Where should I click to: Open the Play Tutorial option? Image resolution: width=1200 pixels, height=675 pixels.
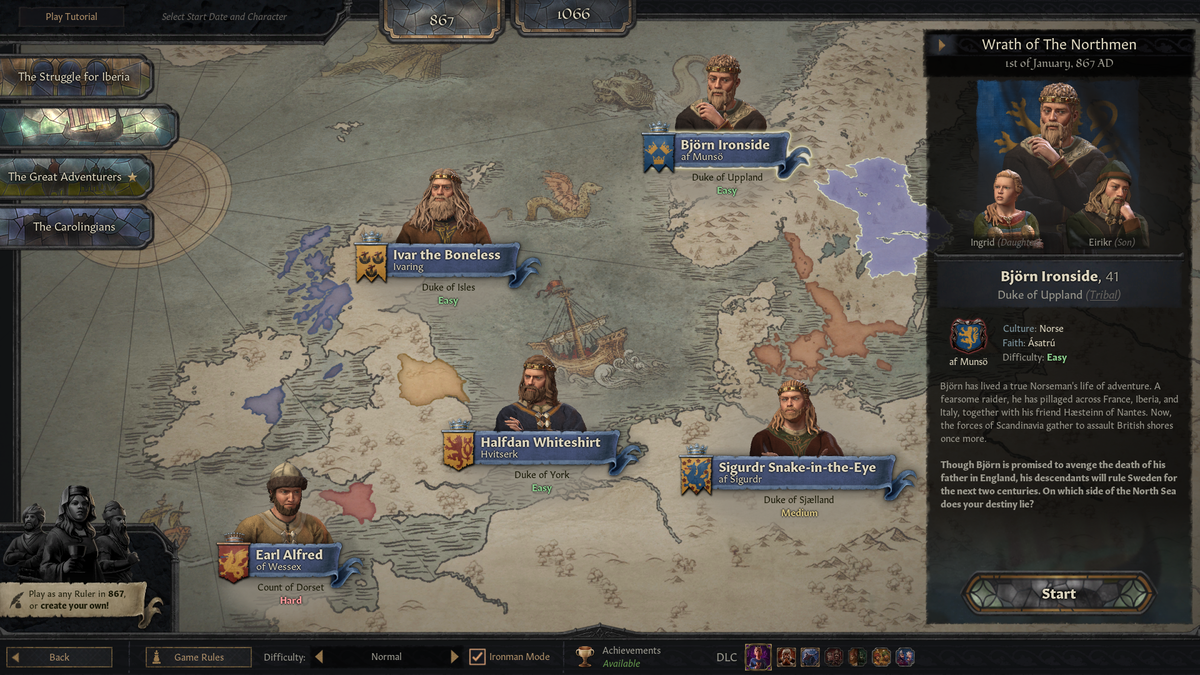tap(71, 17)
